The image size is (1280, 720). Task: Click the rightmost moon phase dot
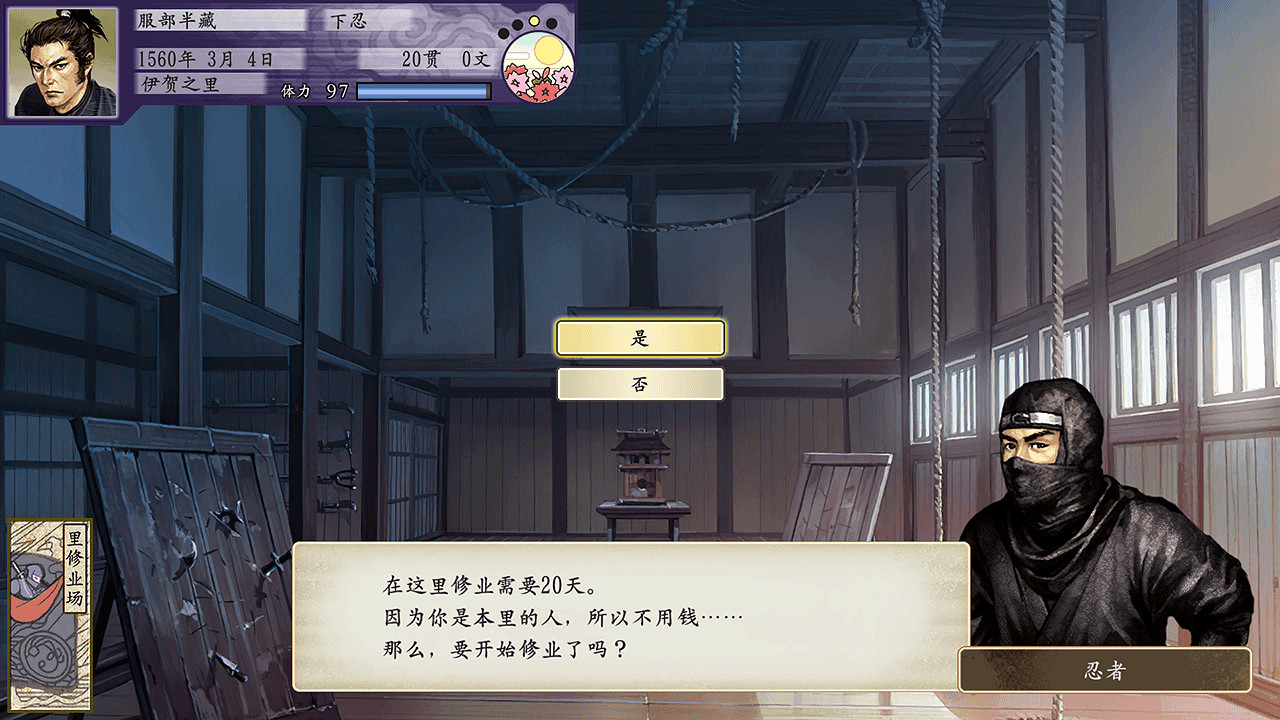point(551,24)
